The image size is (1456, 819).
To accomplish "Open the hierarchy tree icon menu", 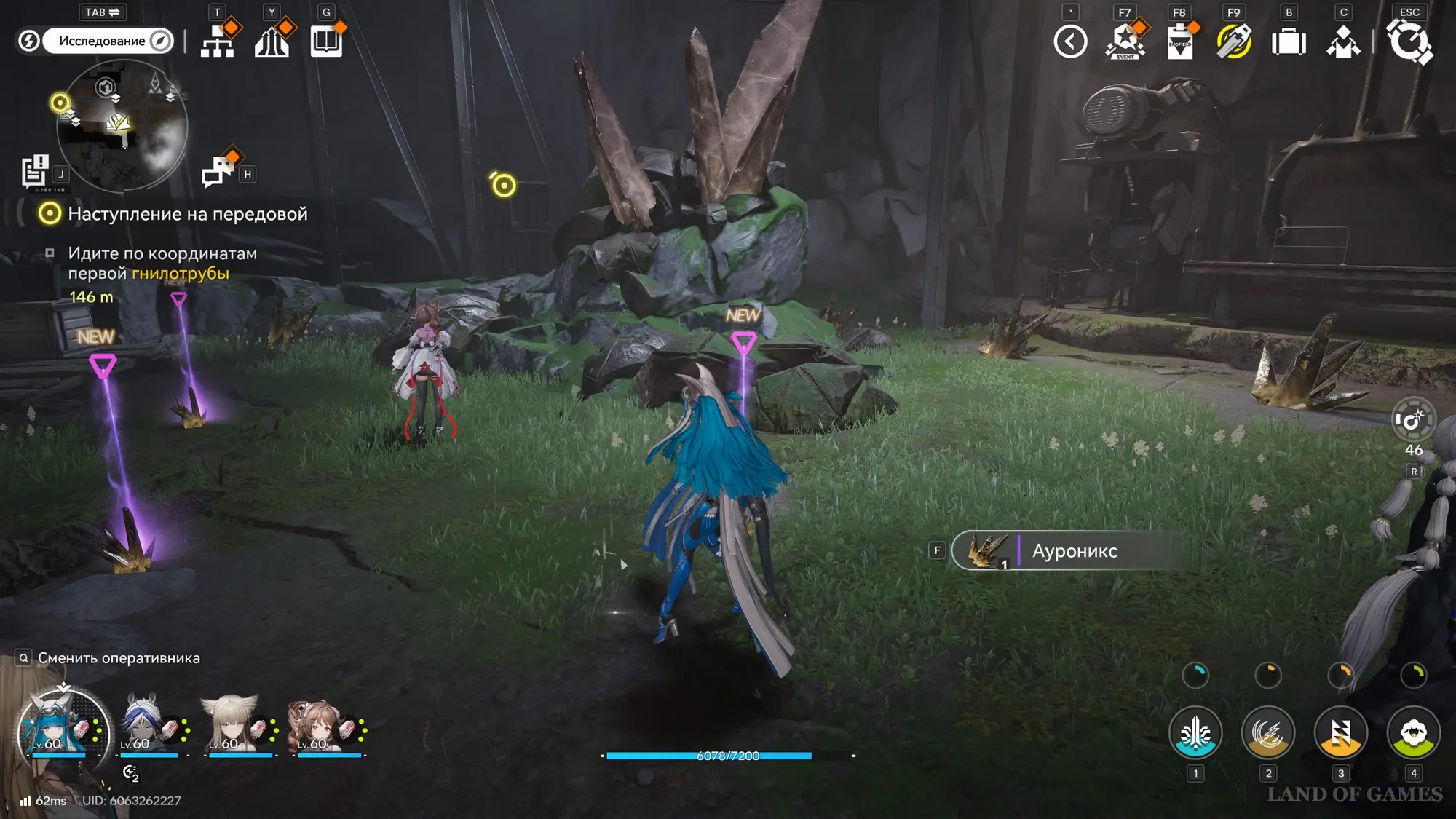I will pyautogui.click(x=217, y=41).
